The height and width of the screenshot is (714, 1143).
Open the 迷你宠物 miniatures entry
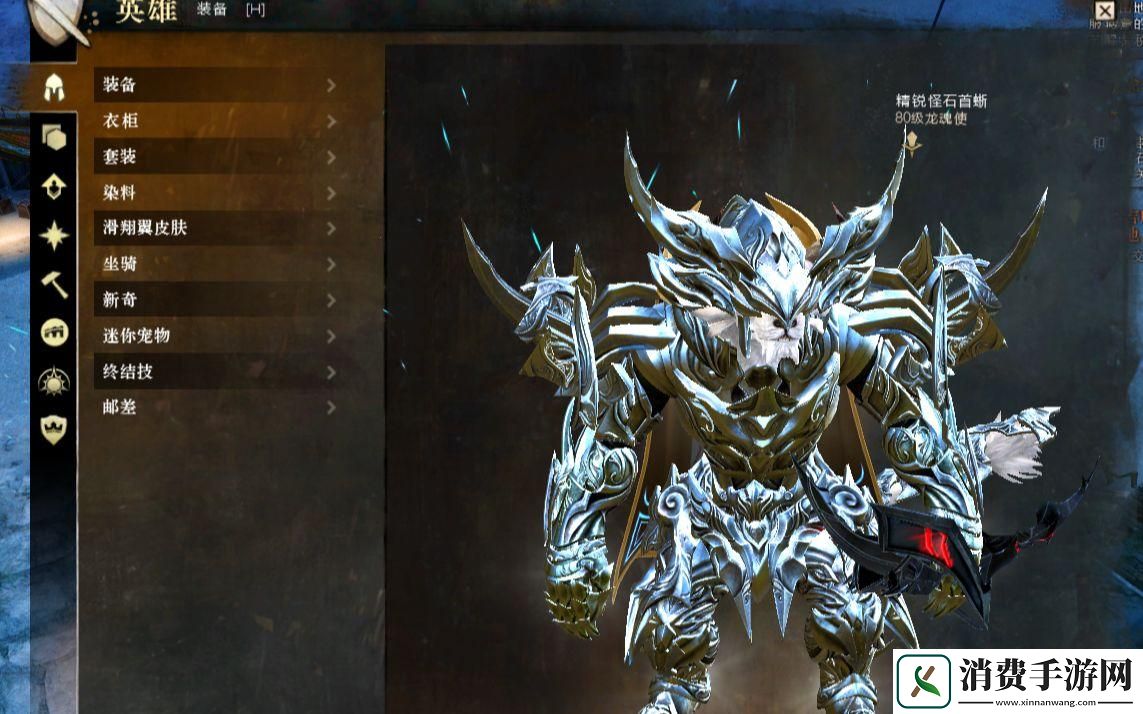pos(216,336)
